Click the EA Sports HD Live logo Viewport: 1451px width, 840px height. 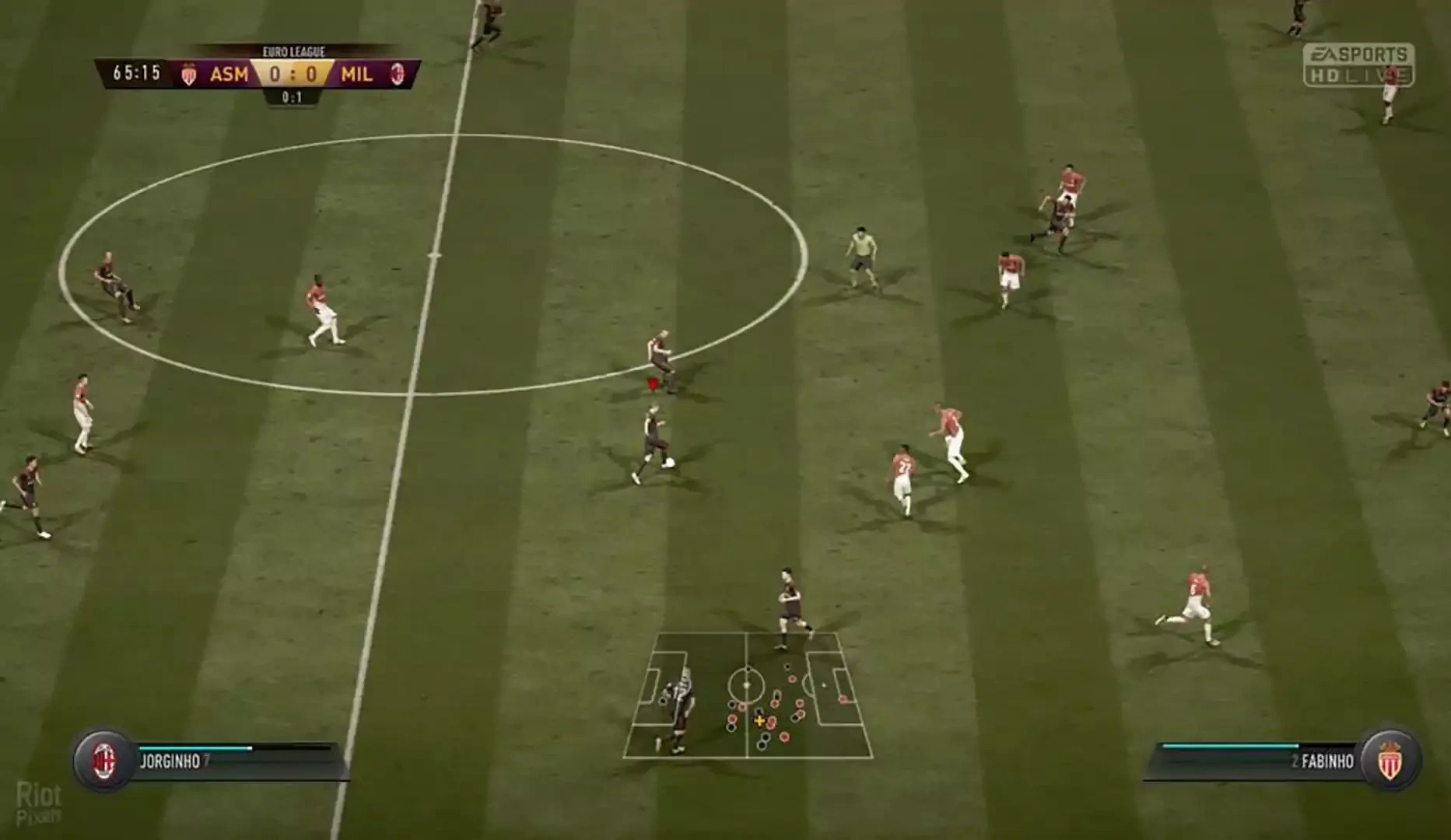(x=1358, y=65)
